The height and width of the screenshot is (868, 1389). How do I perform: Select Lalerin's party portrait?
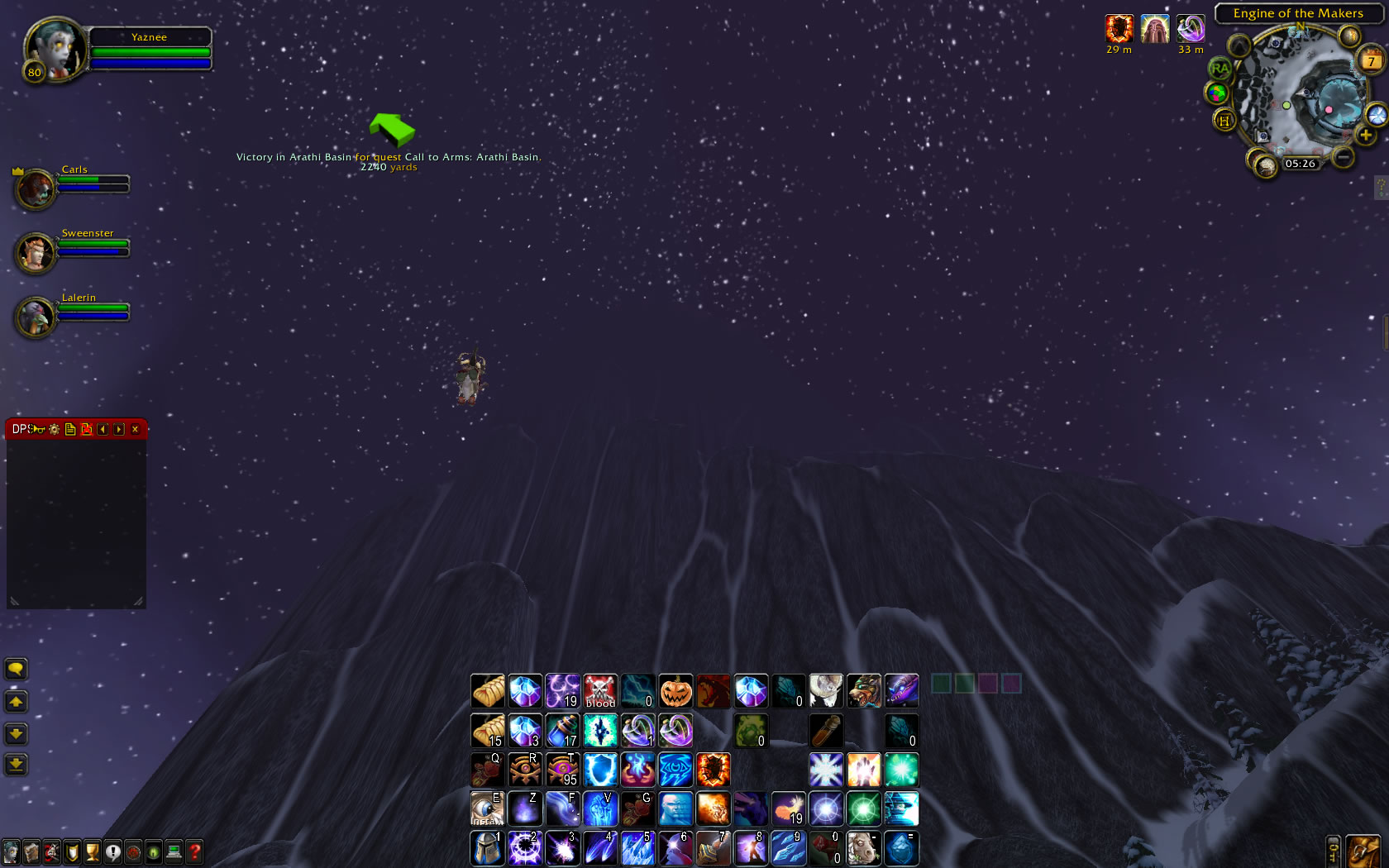(x=36, y=317)
